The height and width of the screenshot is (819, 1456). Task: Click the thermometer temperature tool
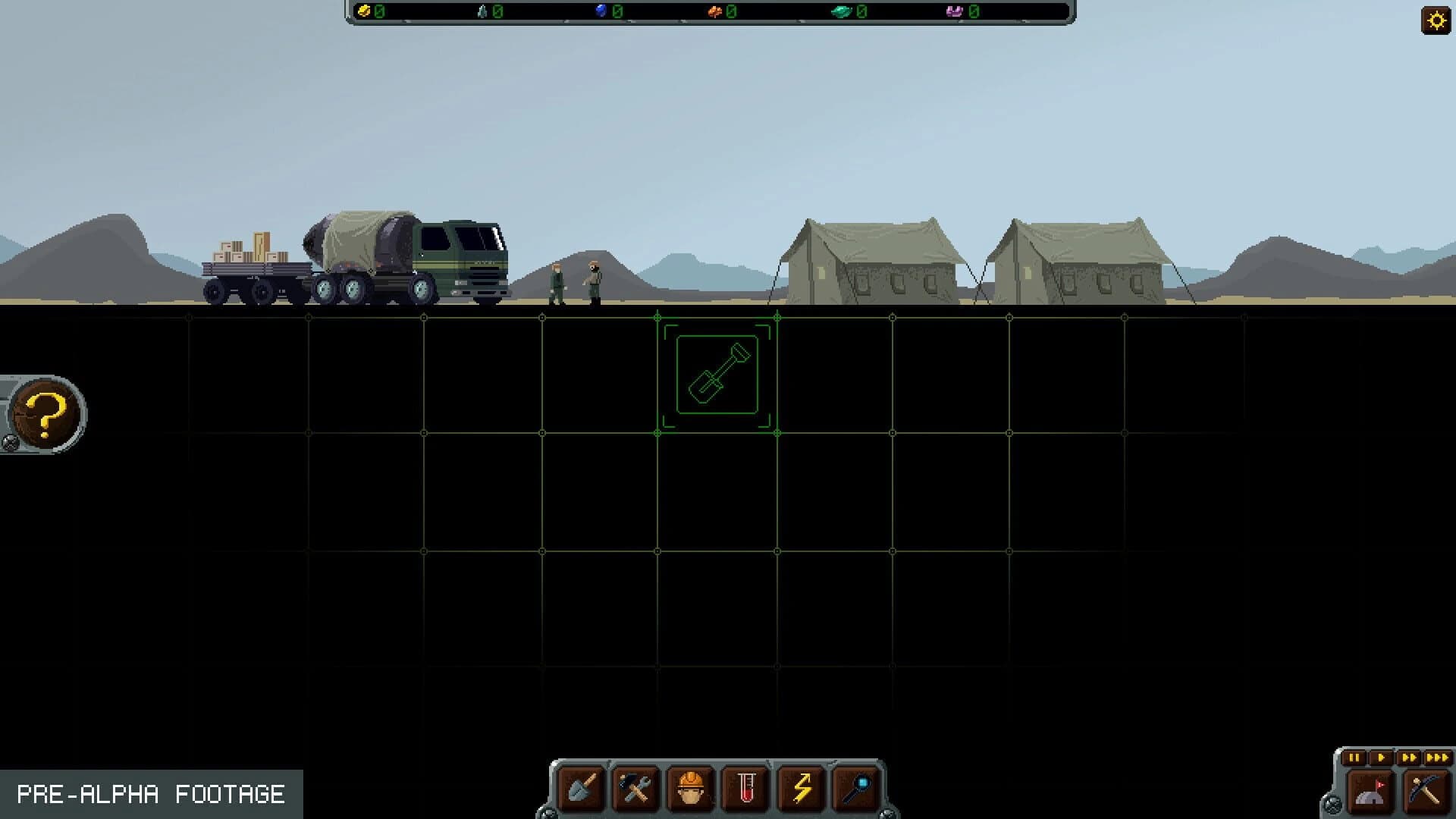(x=746, y=789)
